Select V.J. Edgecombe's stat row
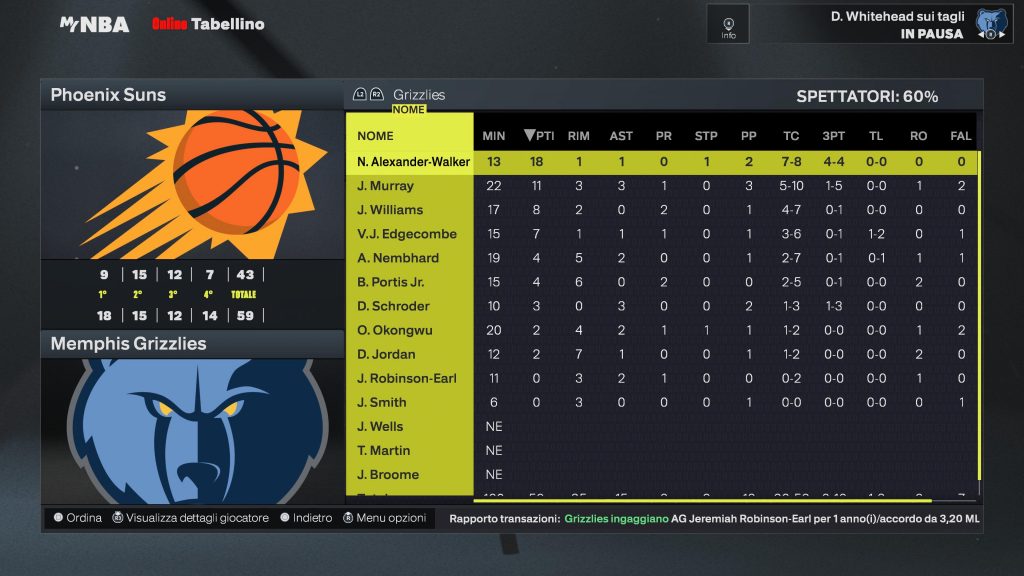The width and height of the screenshot is (1024, 576). pos(406,234)
